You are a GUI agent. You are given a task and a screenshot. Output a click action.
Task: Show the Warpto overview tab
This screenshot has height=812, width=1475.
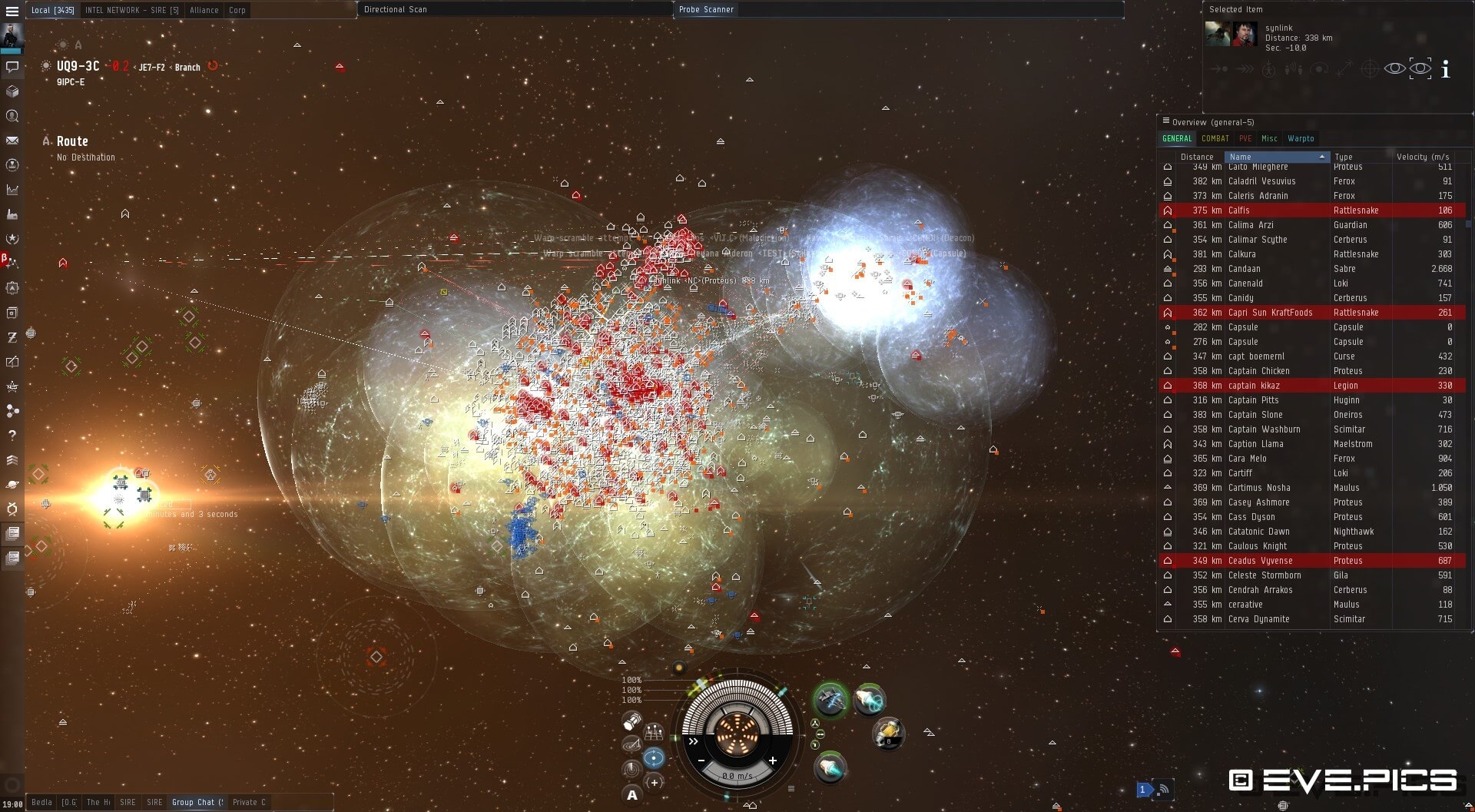[1301, 139]
